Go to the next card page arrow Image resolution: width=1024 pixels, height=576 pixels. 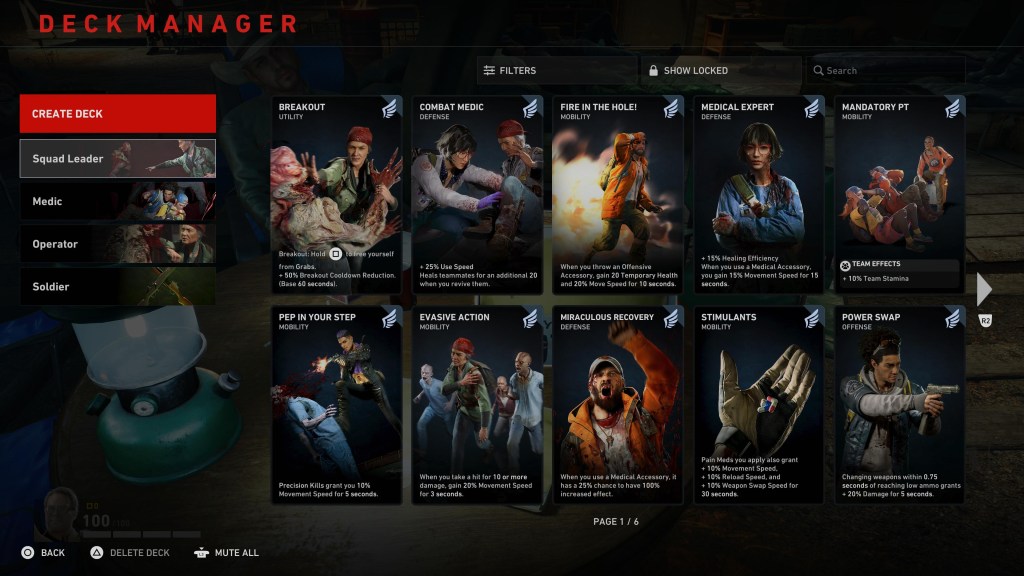pyautogui.click(x=984, y=289)
